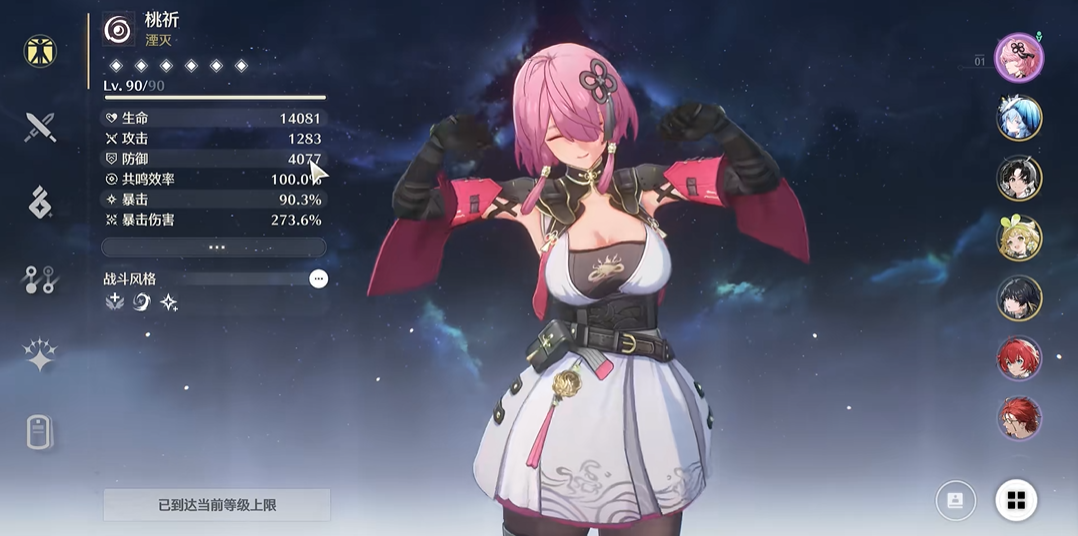Expand the full stats list with the ellipsis bar
This screenshot has width=1078, height=536.
[x=215, y=247]
